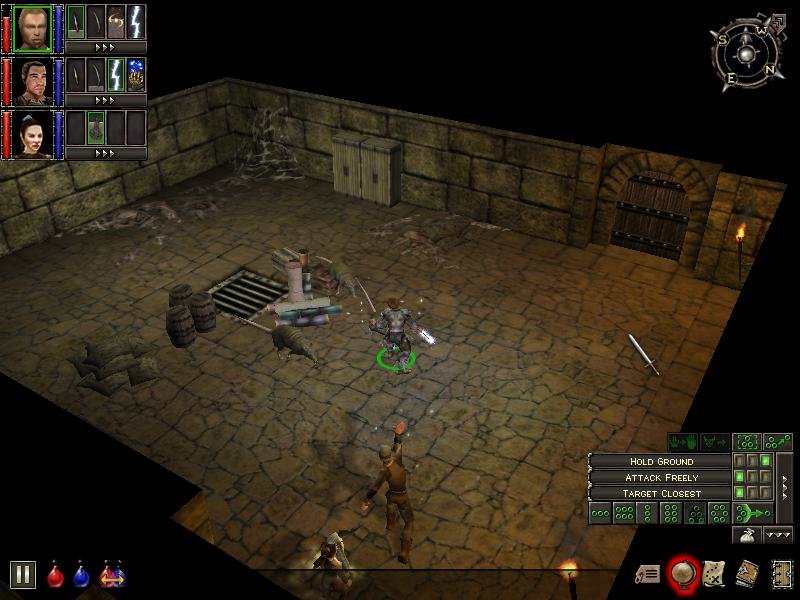Open the globe world map icon
800x600 pixels.
tap(684, 573)
